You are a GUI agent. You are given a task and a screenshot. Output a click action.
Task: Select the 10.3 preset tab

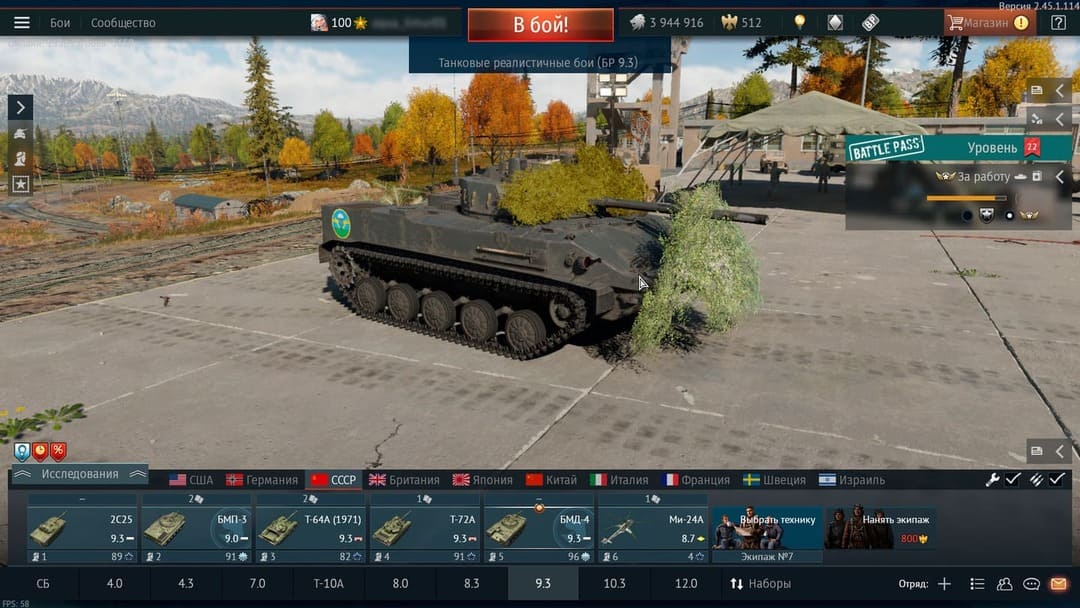pyautogui.click(x=614, y=583)
